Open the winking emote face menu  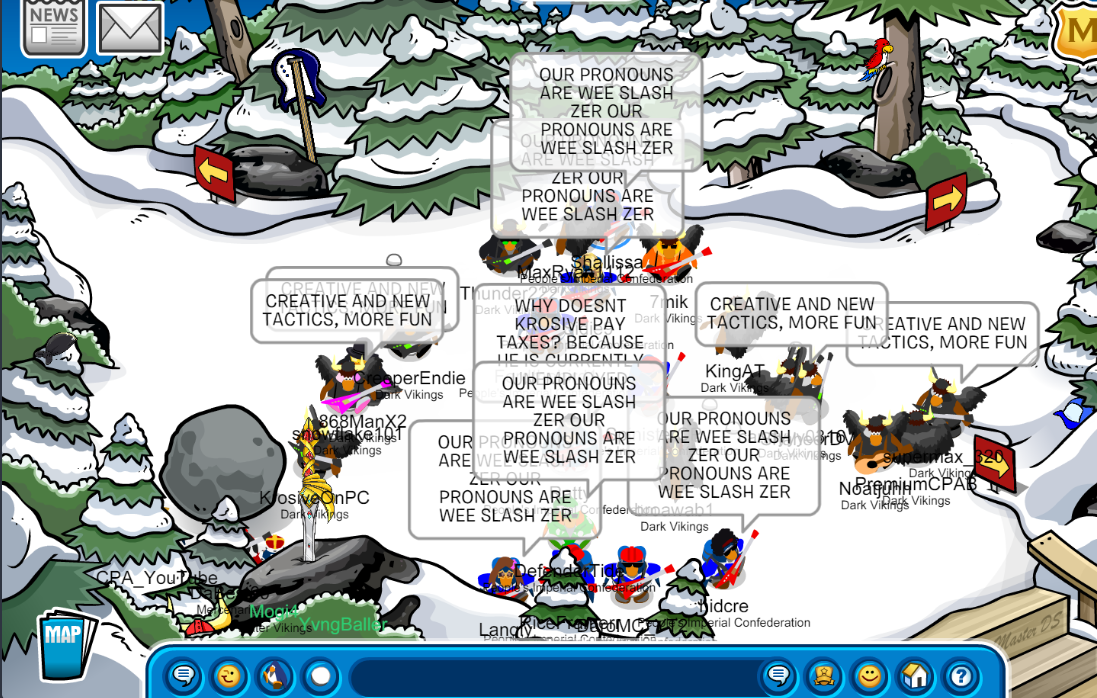point(229,676)
